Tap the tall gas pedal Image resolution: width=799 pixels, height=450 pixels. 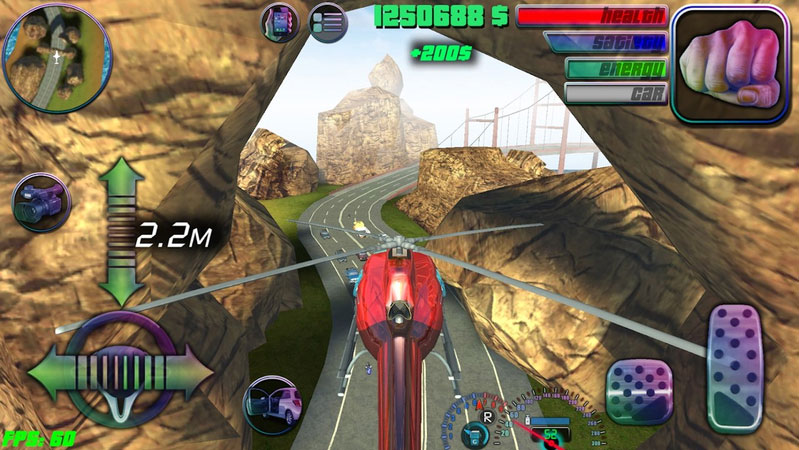[x=743, y=368]
